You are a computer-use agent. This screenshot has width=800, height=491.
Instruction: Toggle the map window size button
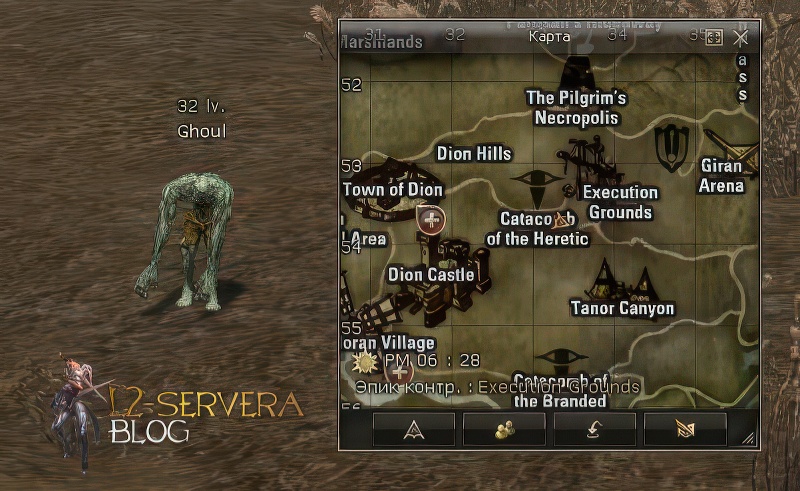(x=714, y=37)
